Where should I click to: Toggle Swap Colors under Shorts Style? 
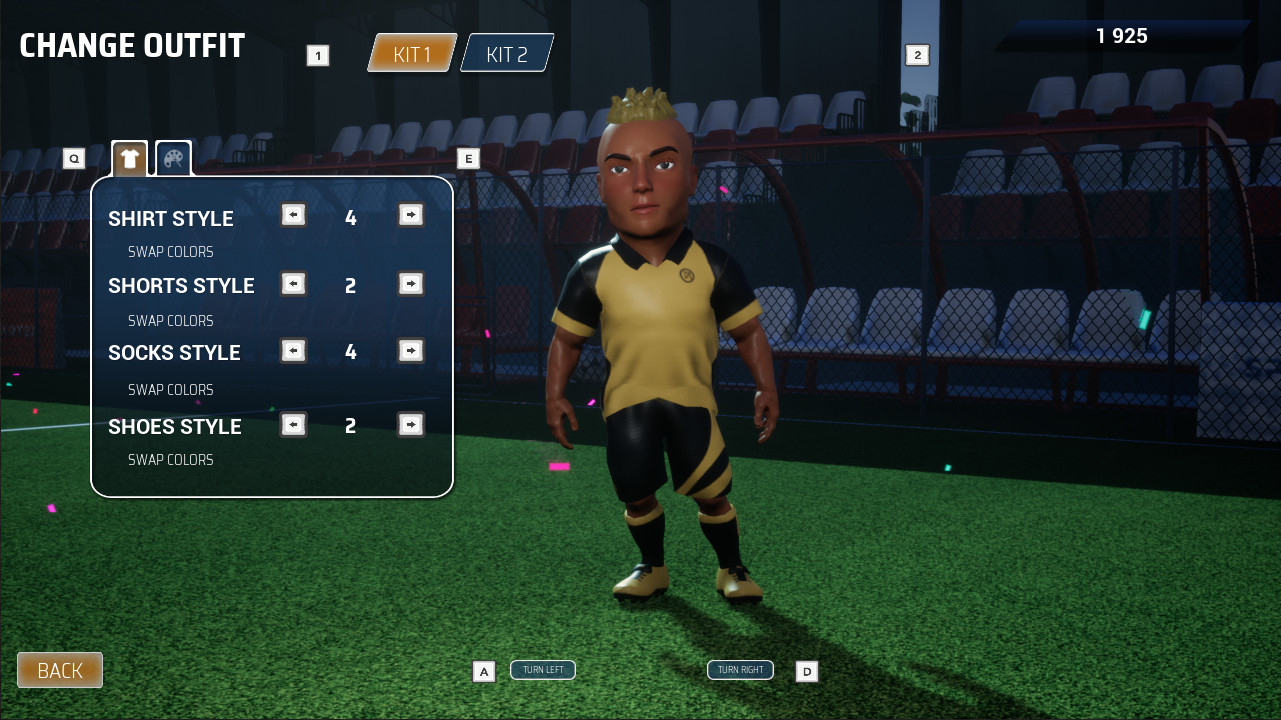pyautogui.click(x=170, y=320)
